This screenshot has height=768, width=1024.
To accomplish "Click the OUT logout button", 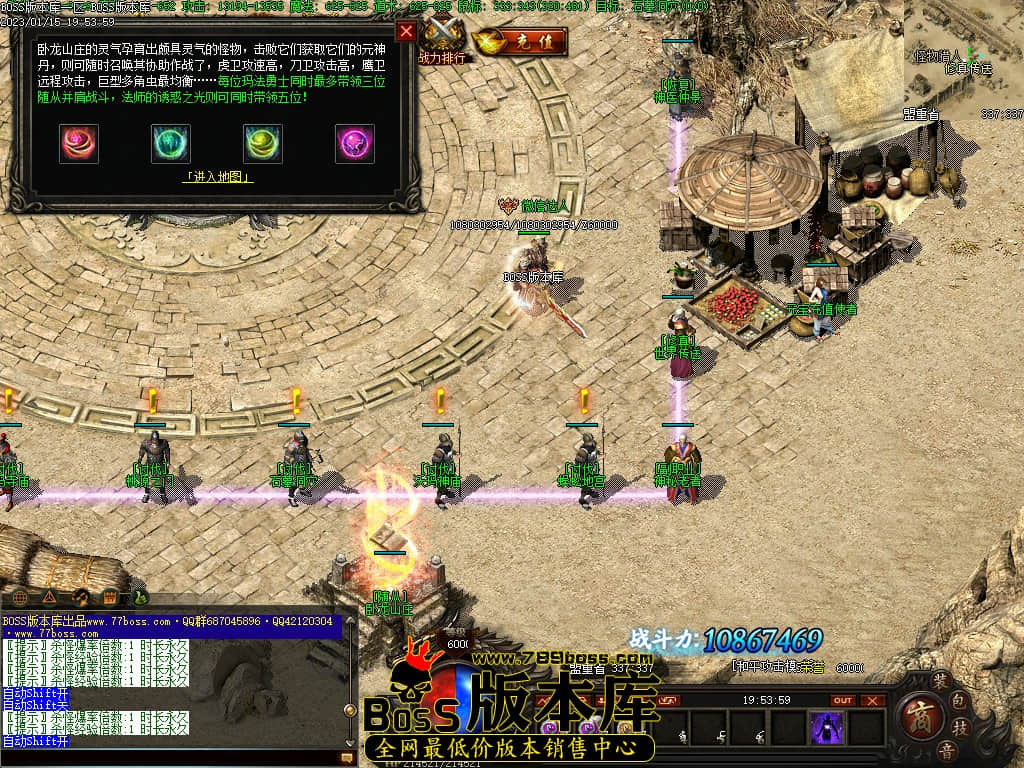I will [843, 700].
